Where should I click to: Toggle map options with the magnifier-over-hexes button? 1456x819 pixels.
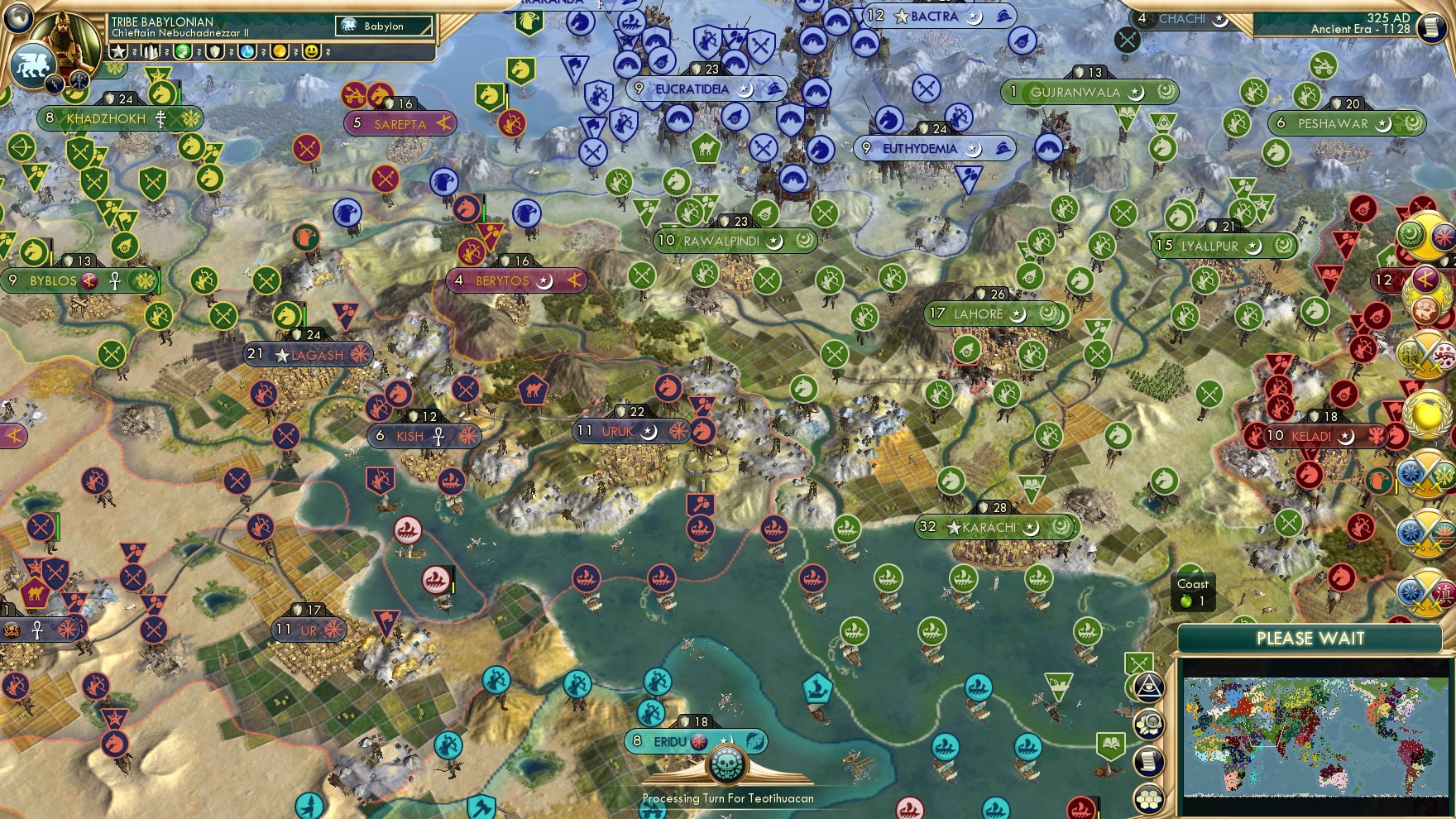click(1148, 722)
